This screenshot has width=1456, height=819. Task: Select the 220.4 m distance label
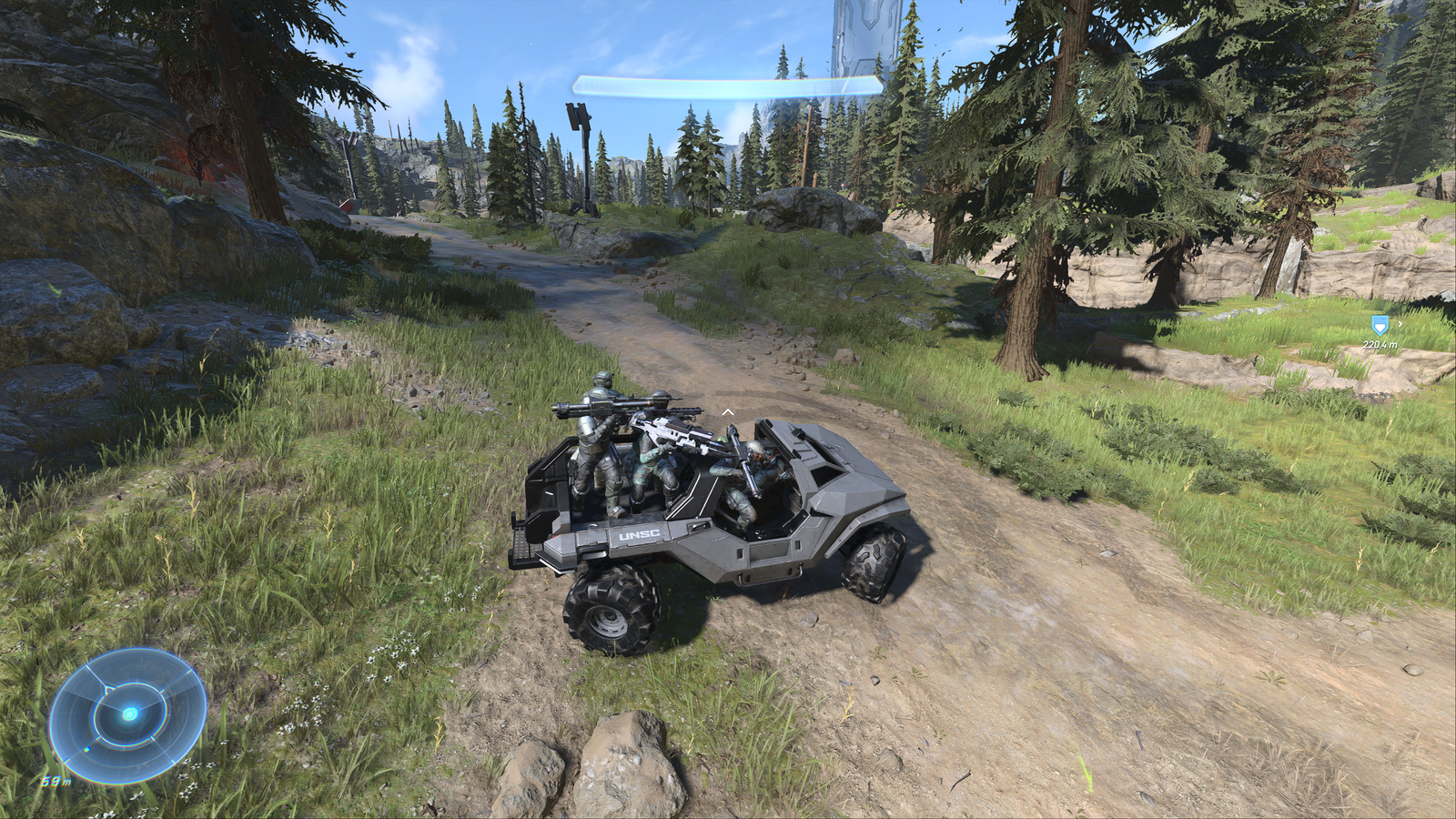(1380, 345)
